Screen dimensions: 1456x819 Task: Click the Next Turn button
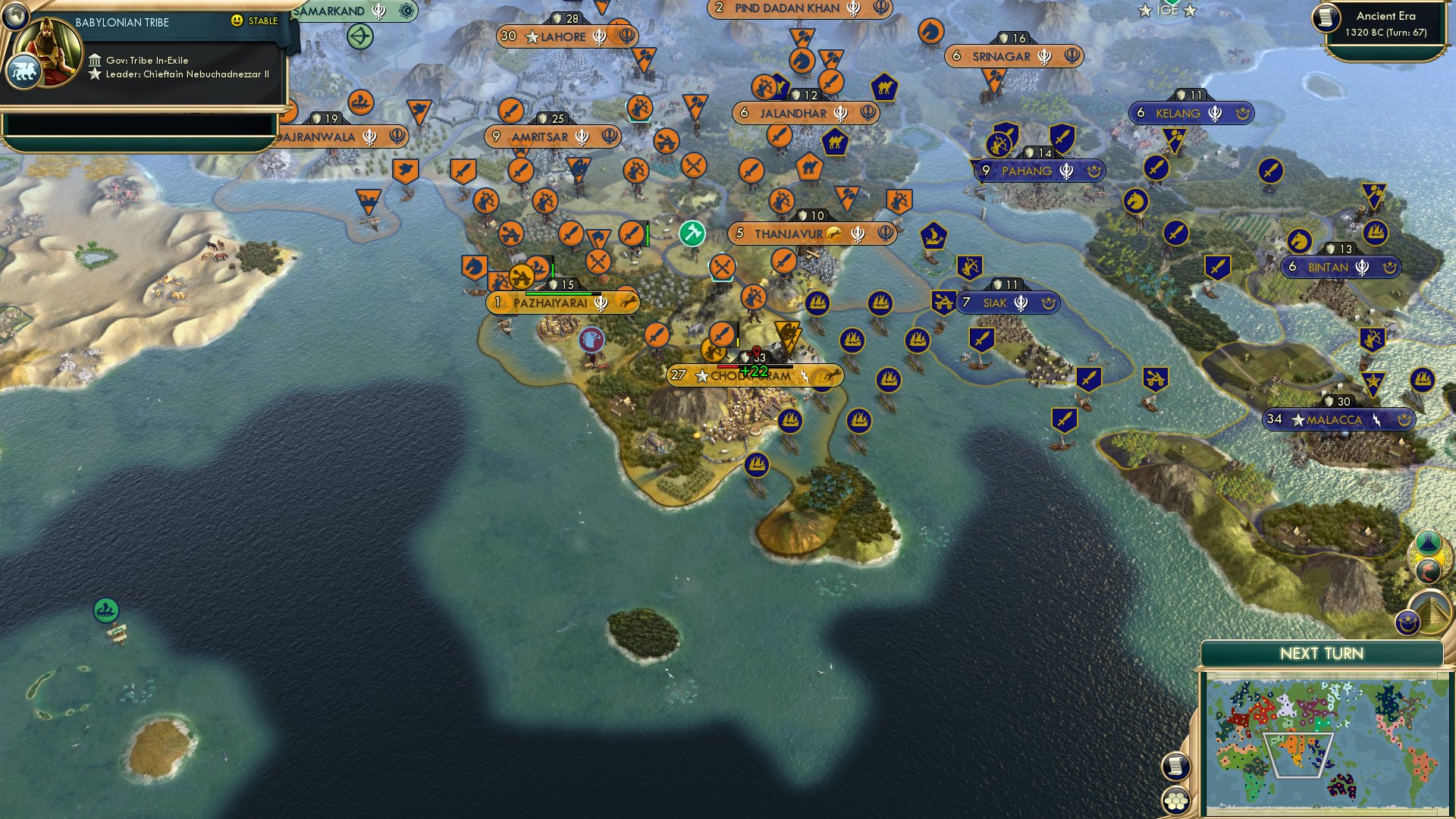pos(1323,652)
